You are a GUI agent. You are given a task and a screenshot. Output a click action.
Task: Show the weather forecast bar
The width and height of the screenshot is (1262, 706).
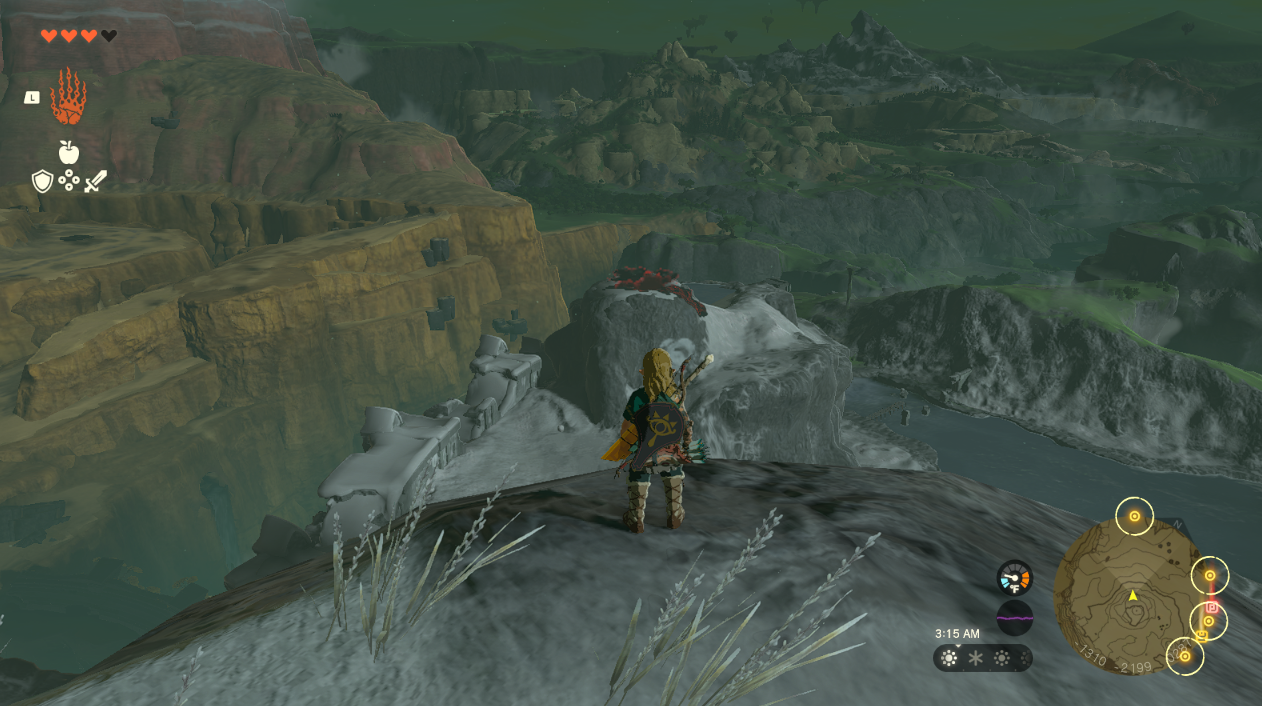click(982, 658)
